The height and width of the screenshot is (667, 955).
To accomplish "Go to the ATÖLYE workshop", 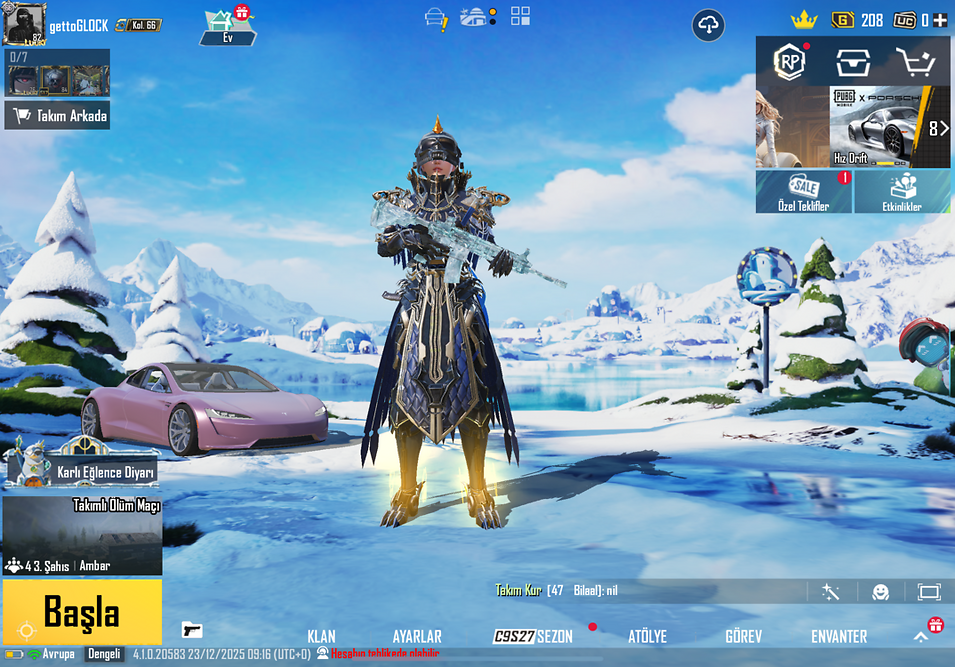I will 647,636.
